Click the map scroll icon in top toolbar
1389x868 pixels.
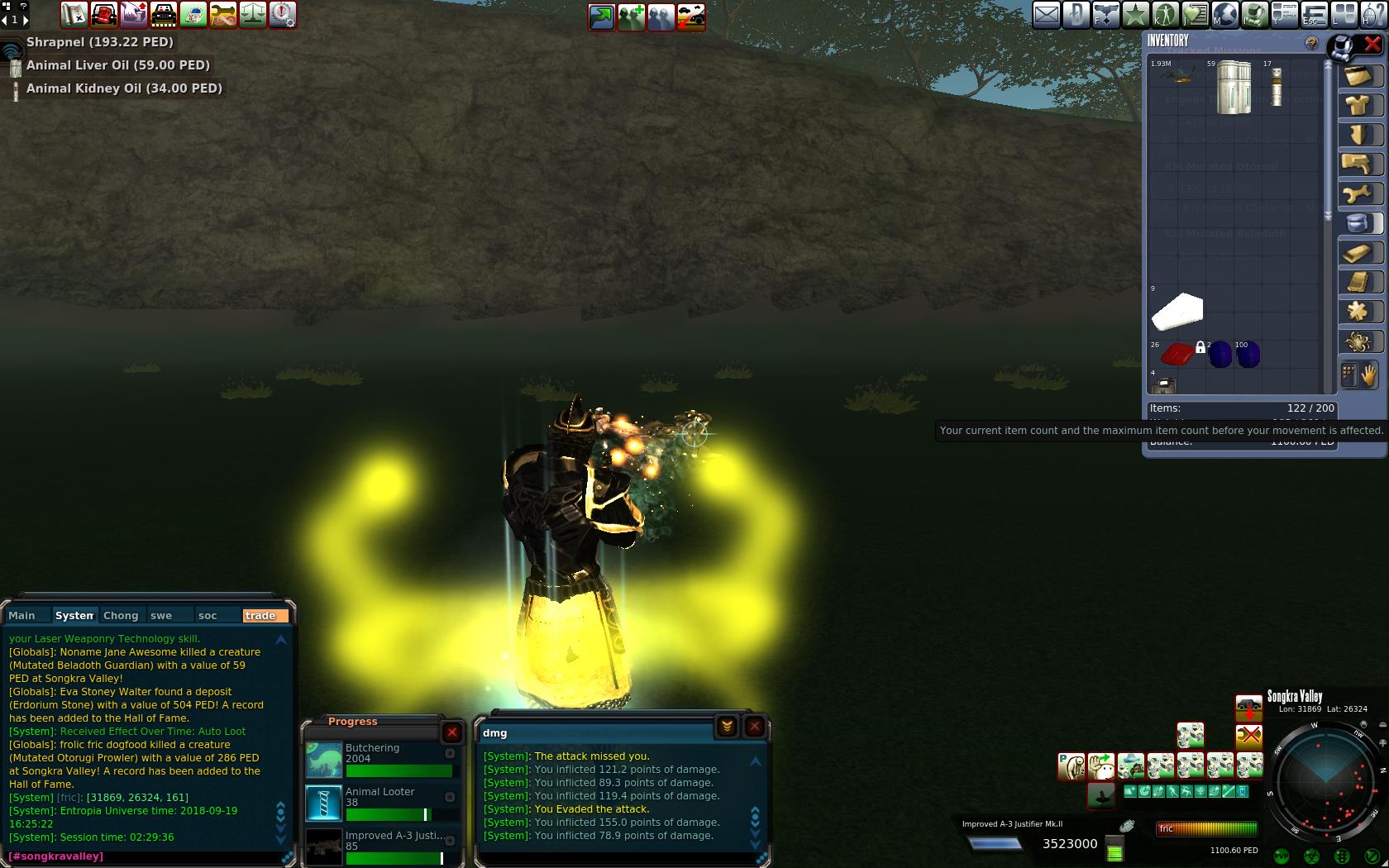pos(74,14)
